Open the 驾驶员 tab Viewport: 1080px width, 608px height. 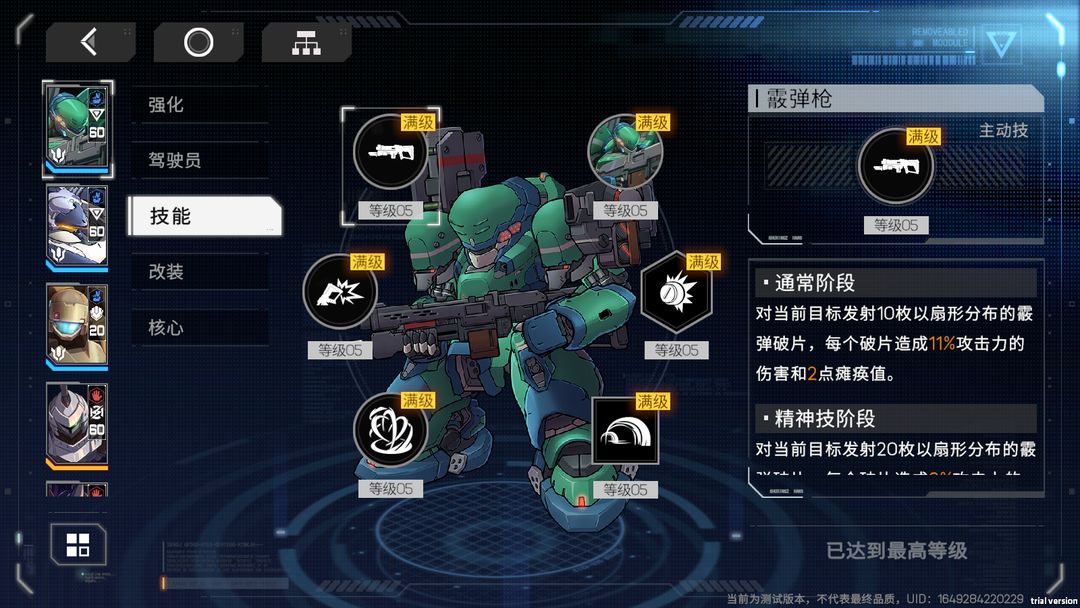tap(199, 160)
